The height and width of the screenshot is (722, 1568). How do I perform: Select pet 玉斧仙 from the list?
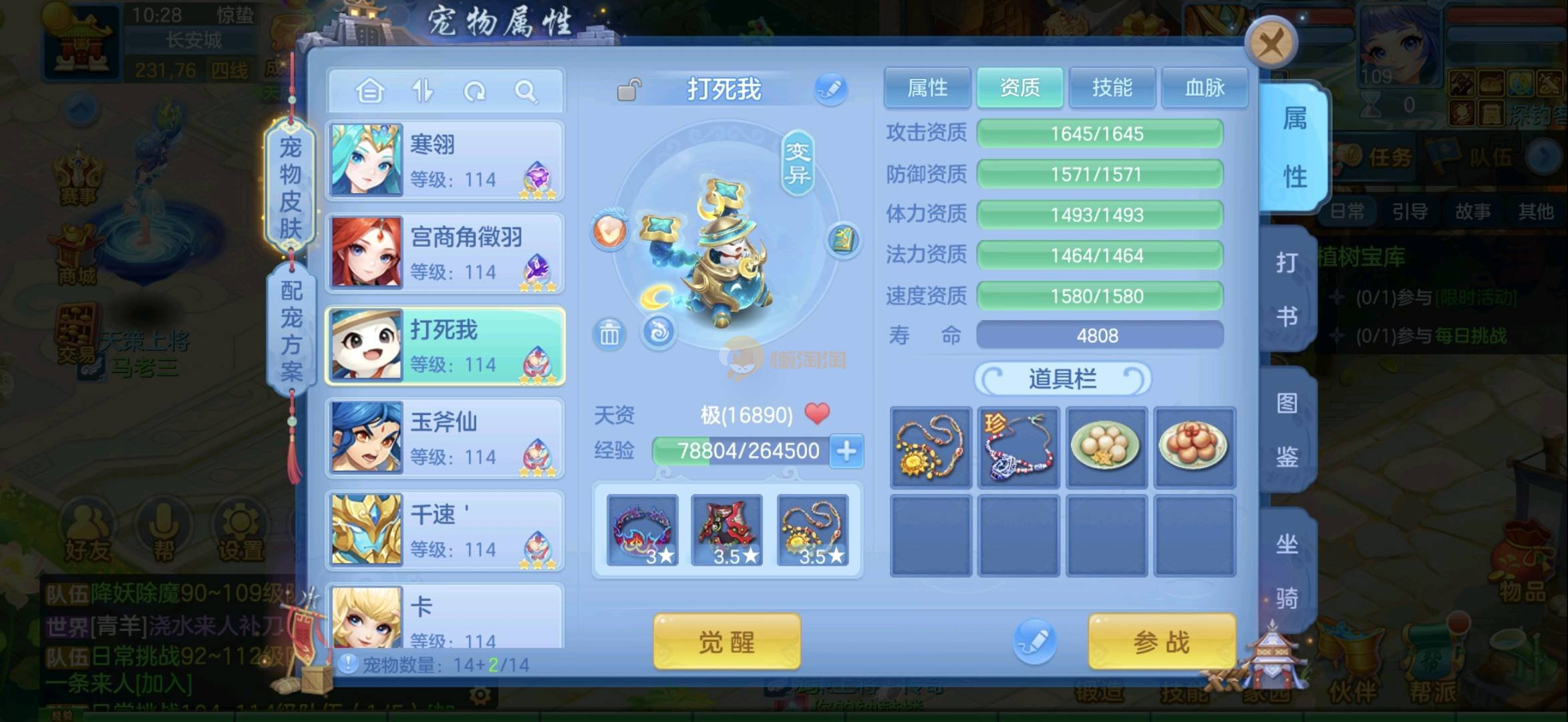pyautogui.click(x=445, y=439)
